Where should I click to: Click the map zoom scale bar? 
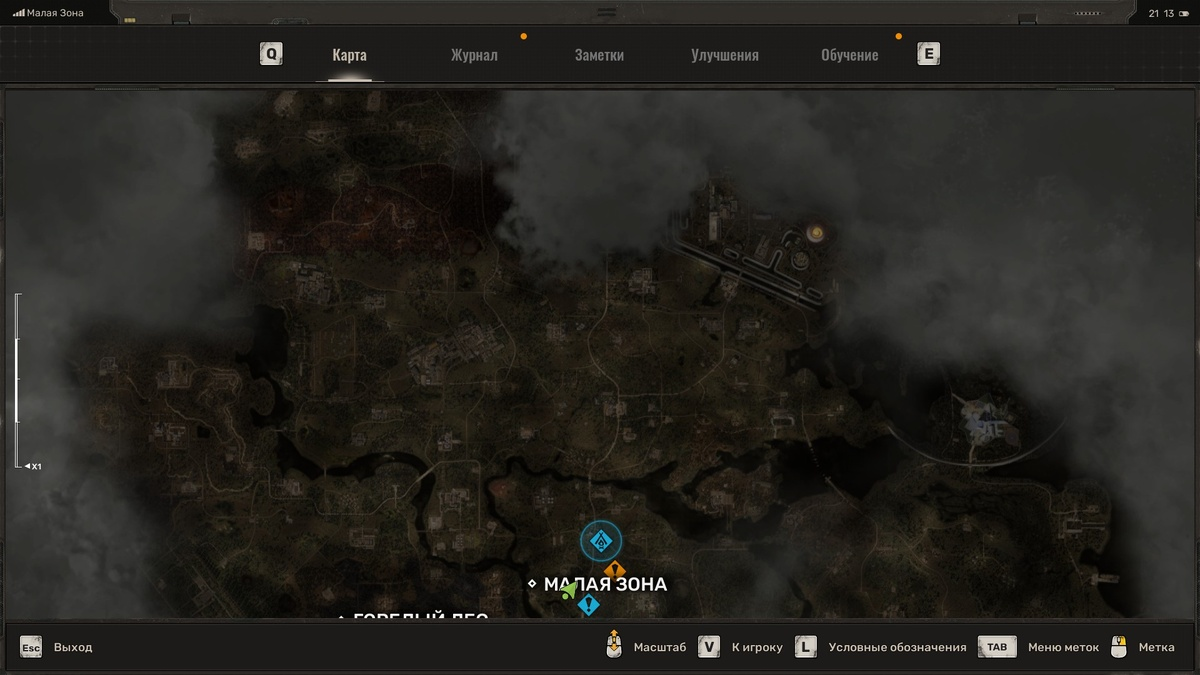tap(17, 380)
